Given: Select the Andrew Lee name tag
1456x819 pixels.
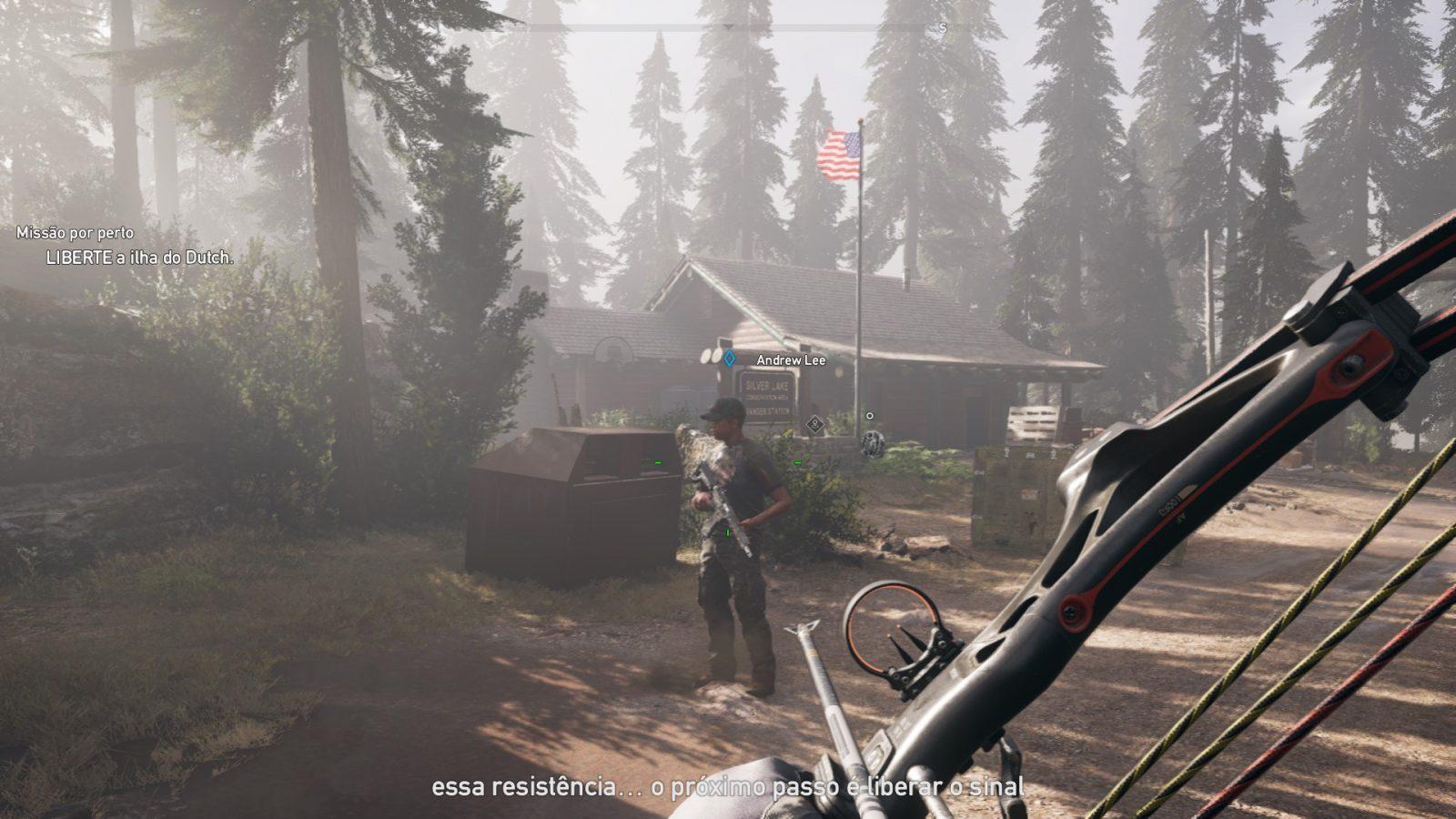Looking at the screenshot, I should (791, 360).
